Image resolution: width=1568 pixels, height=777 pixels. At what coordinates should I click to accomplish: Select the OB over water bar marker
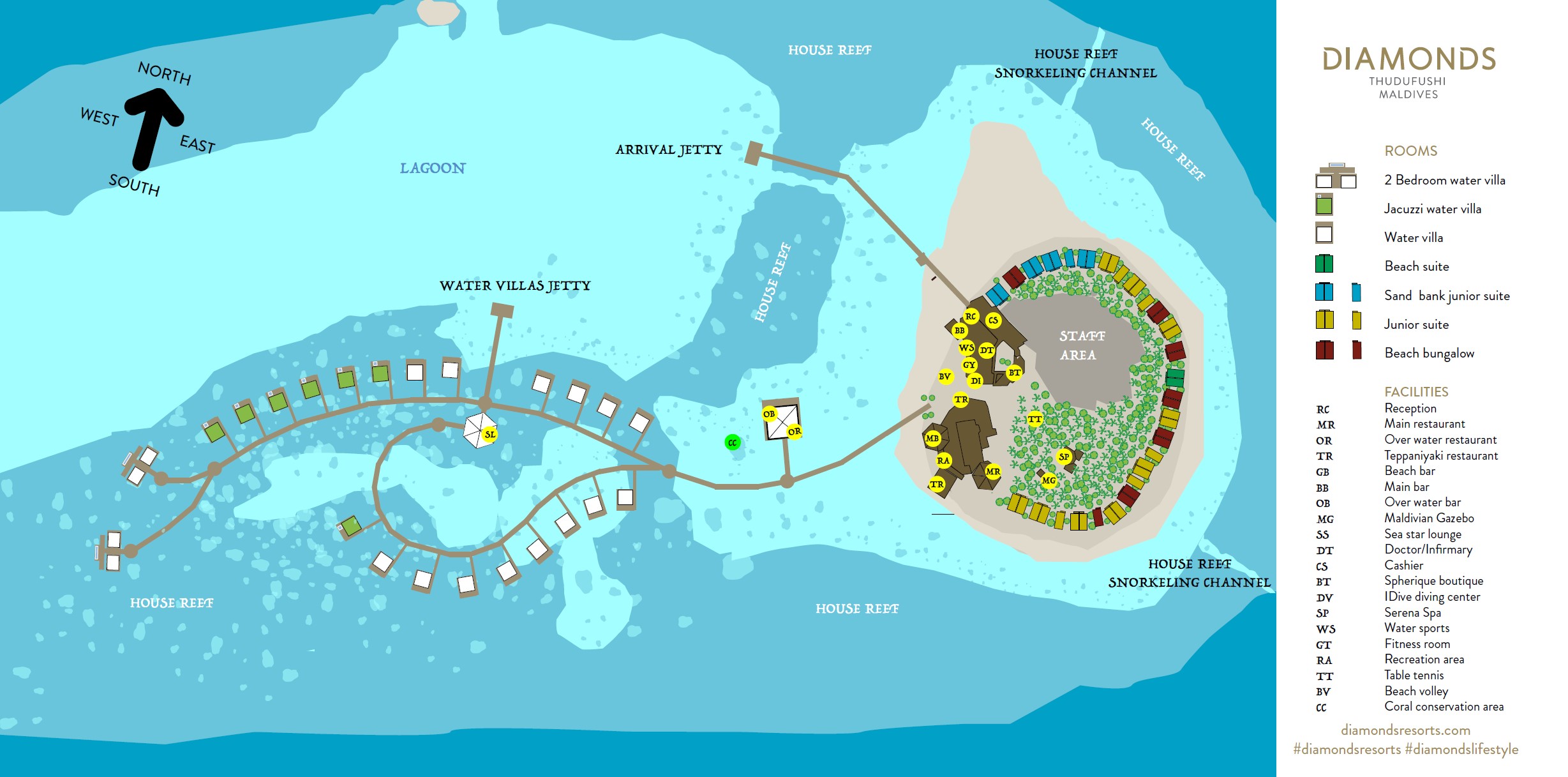tap(769, 414)
